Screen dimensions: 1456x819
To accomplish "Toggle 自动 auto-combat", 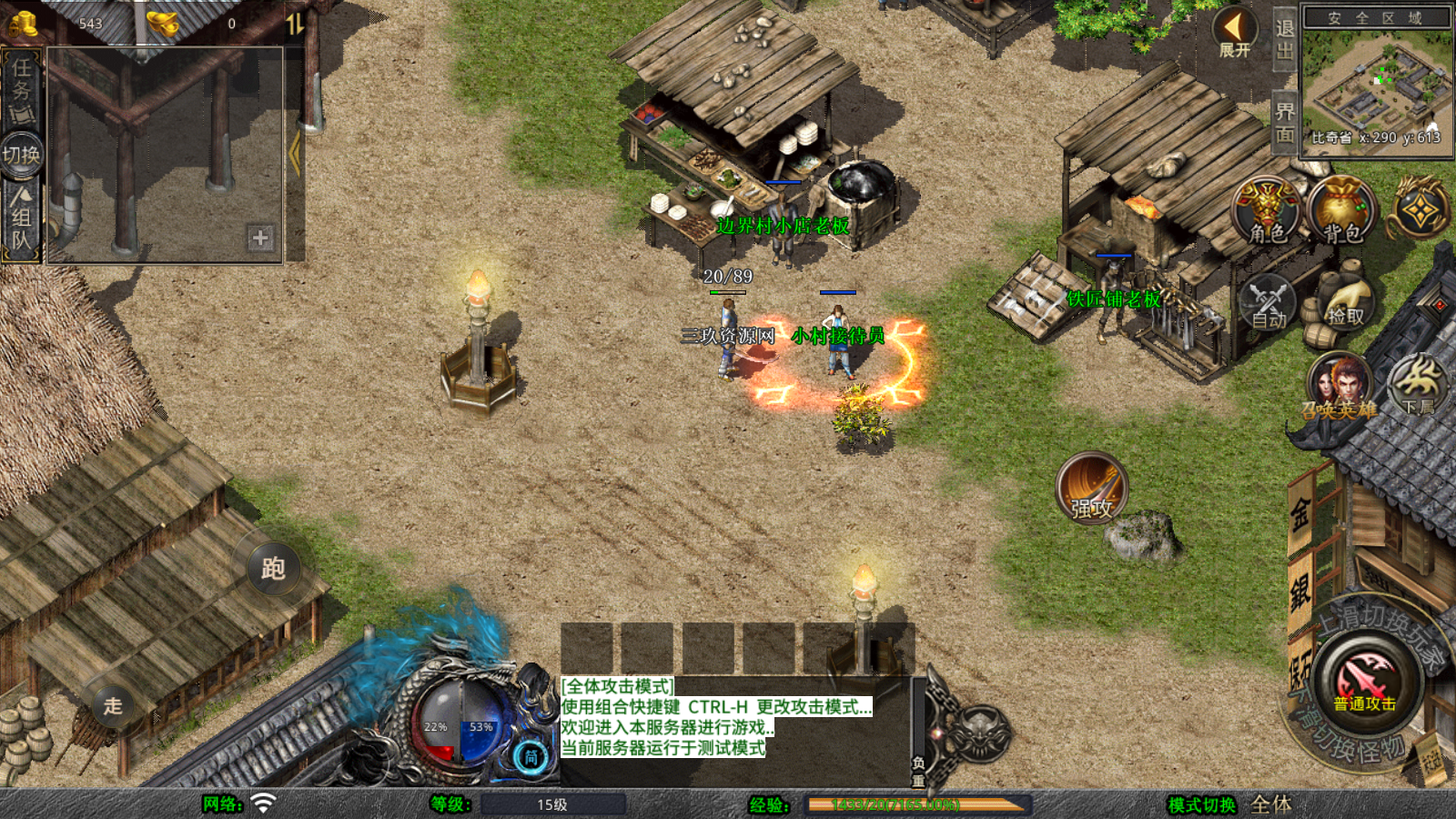I will (x=1268, y=302).
